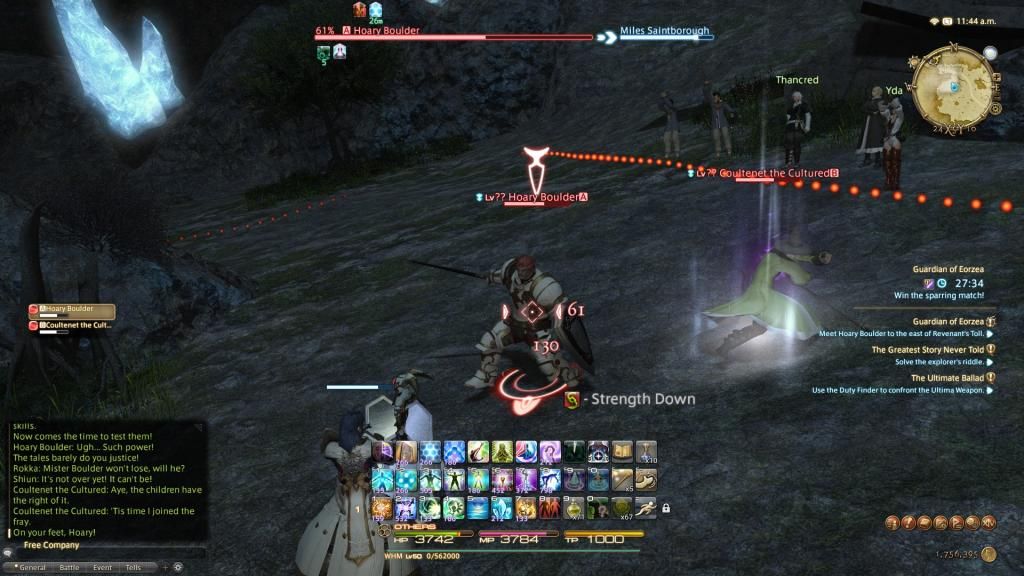Open the Event chat tab

[x=102, y=567]
